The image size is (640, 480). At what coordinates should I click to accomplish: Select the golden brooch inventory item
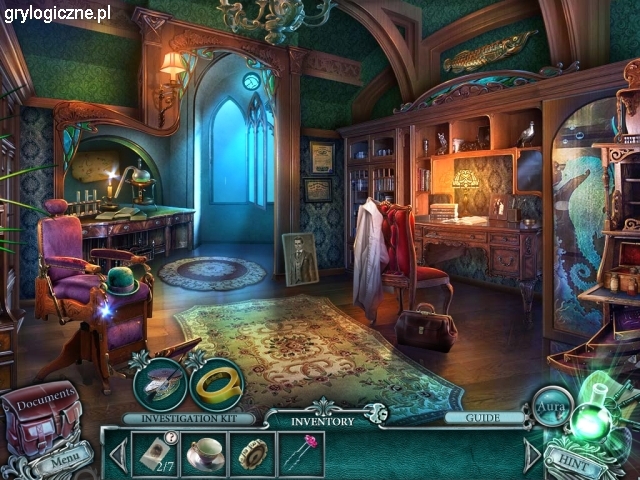(x=252, y=453)
